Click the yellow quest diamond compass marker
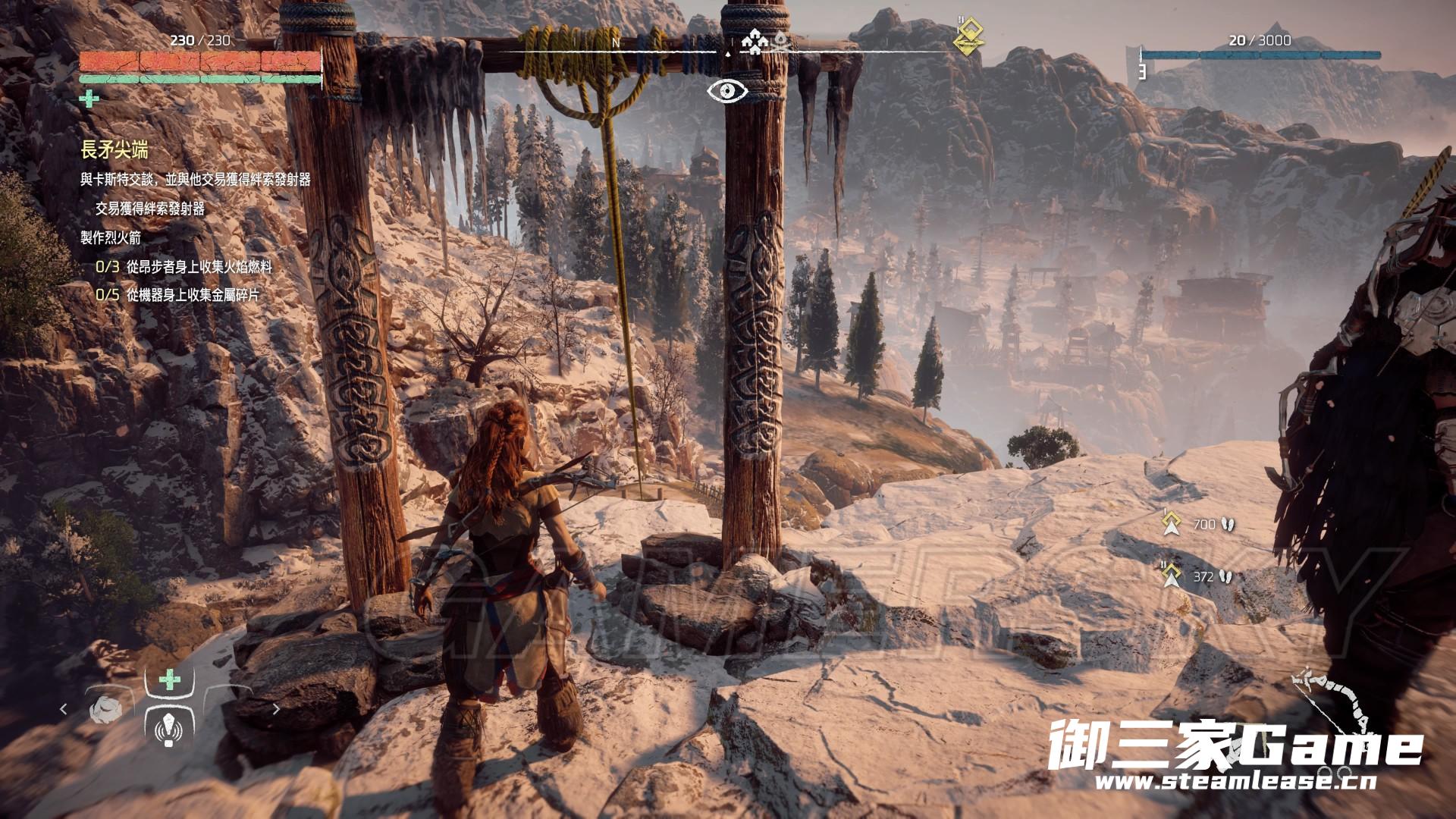This screenshot has height=819, width=1456. (968, 36)
